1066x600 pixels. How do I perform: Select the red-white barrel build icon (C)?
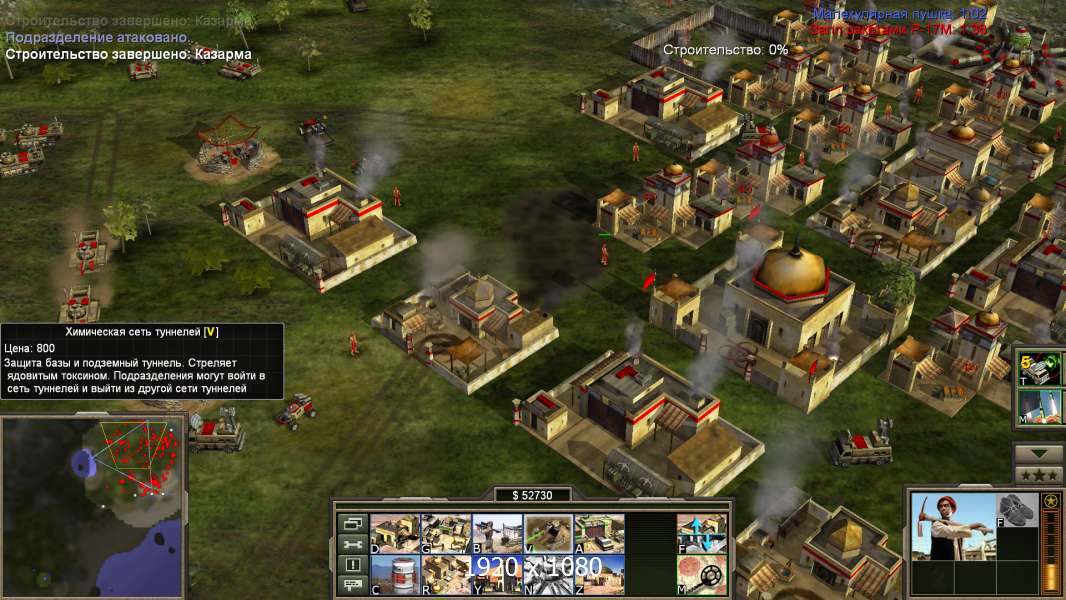[x=395, y=574]
